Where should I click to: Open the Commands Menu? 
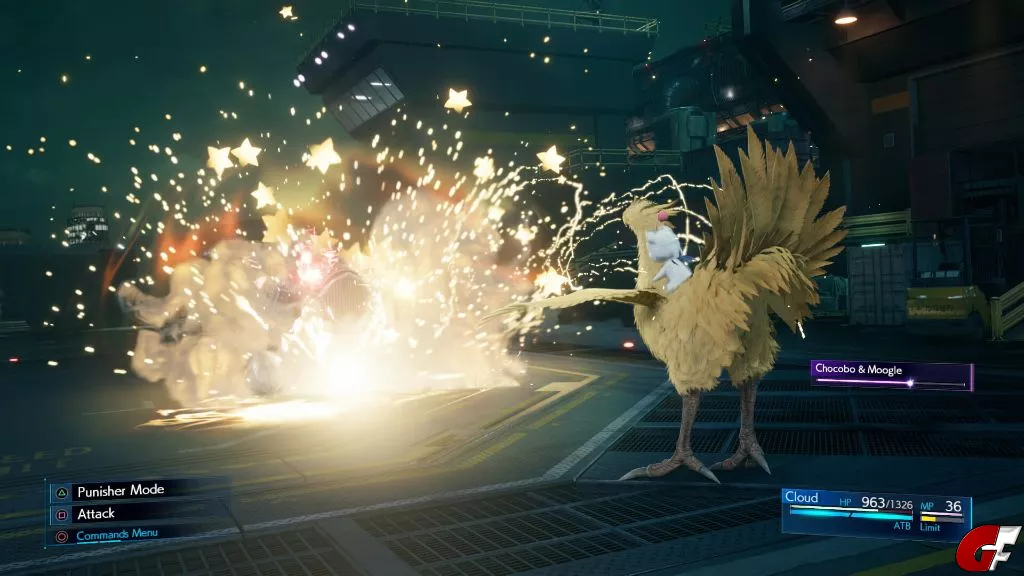click(x=116, y=534)
